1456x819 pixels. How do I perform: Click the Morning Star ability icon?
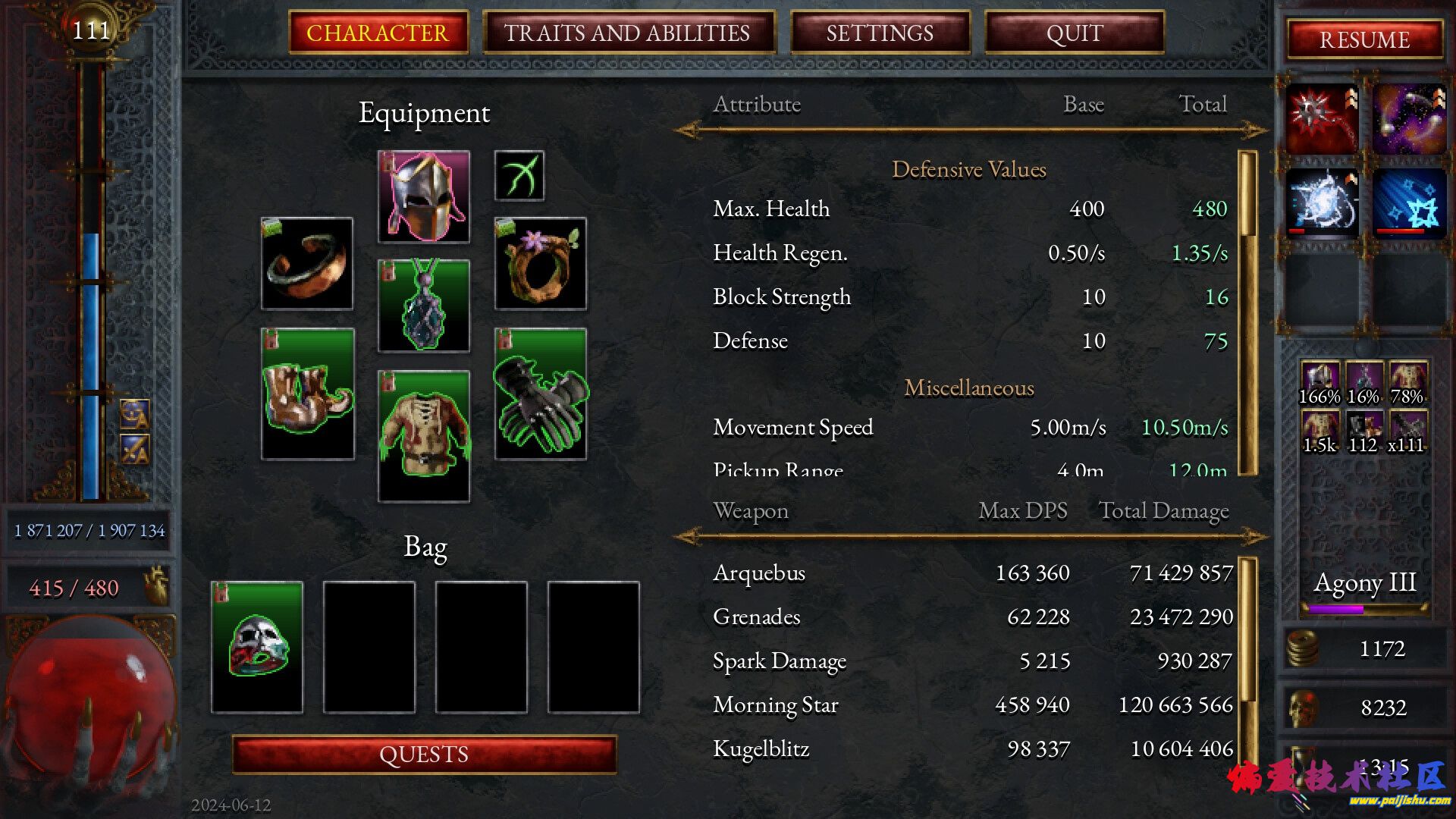(x=1322, y=119)
